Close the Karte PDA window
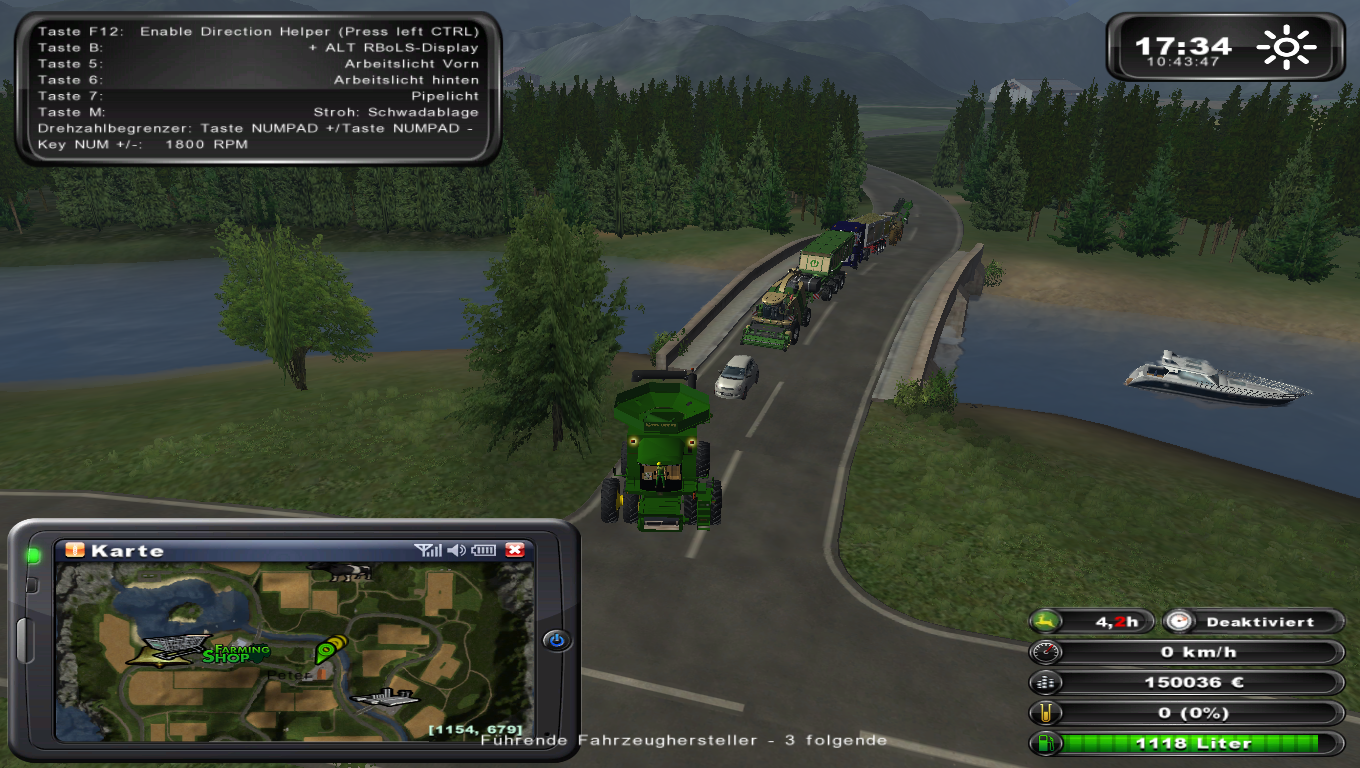Viewport: 1360px width, 768px height. (x=515, y=550)
